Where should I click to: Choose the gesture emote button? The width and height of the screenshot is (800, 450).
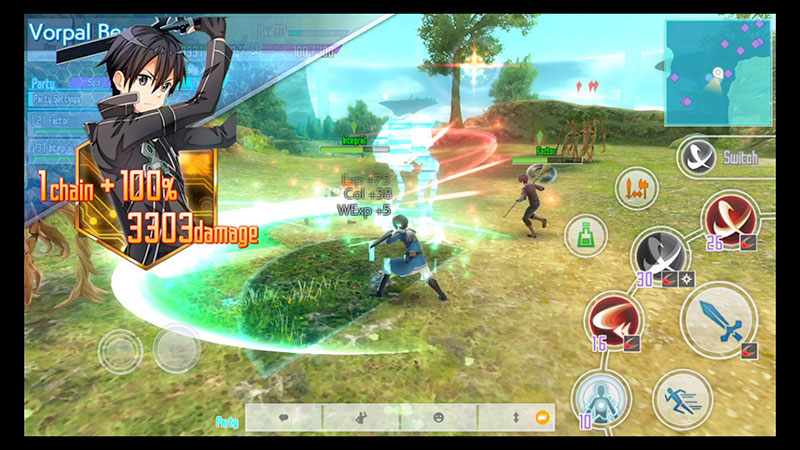(x=361, y=418)
